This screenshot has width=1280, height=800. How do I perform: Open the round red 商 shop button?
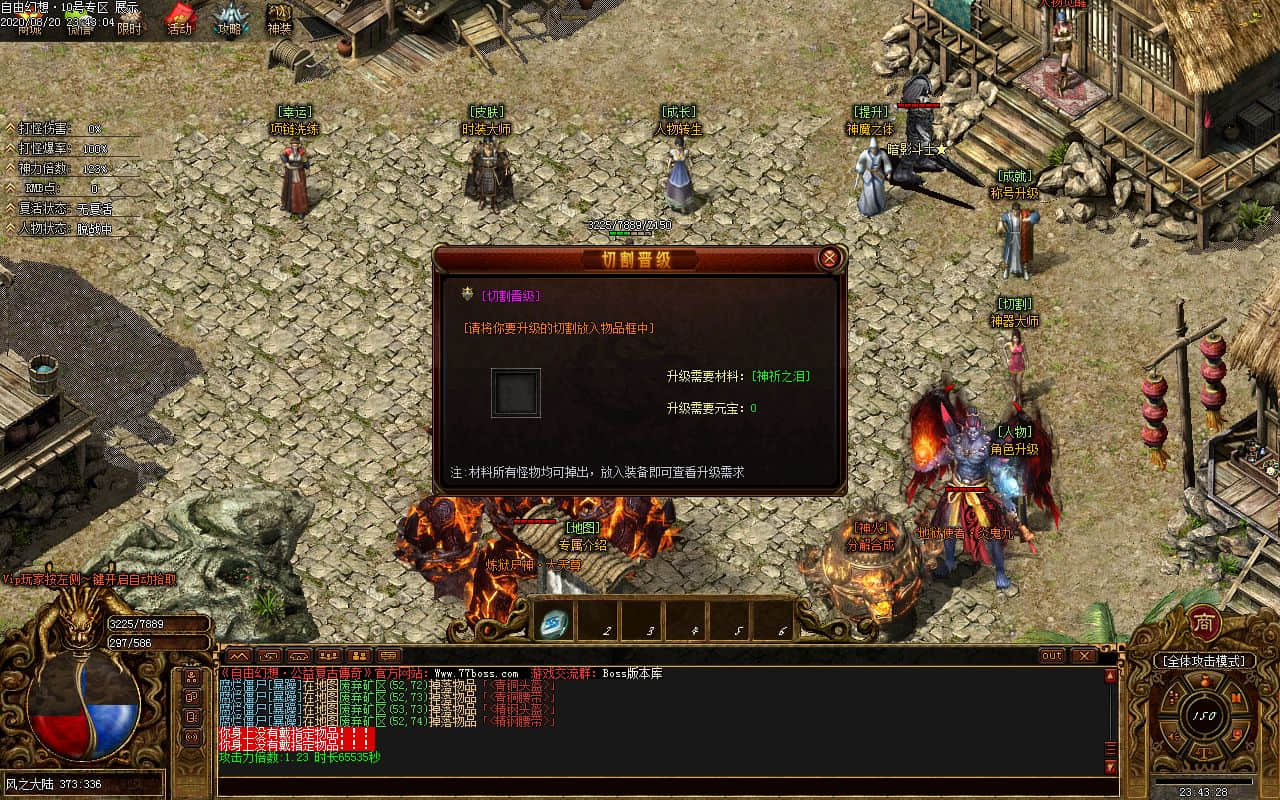[1204, 624]
